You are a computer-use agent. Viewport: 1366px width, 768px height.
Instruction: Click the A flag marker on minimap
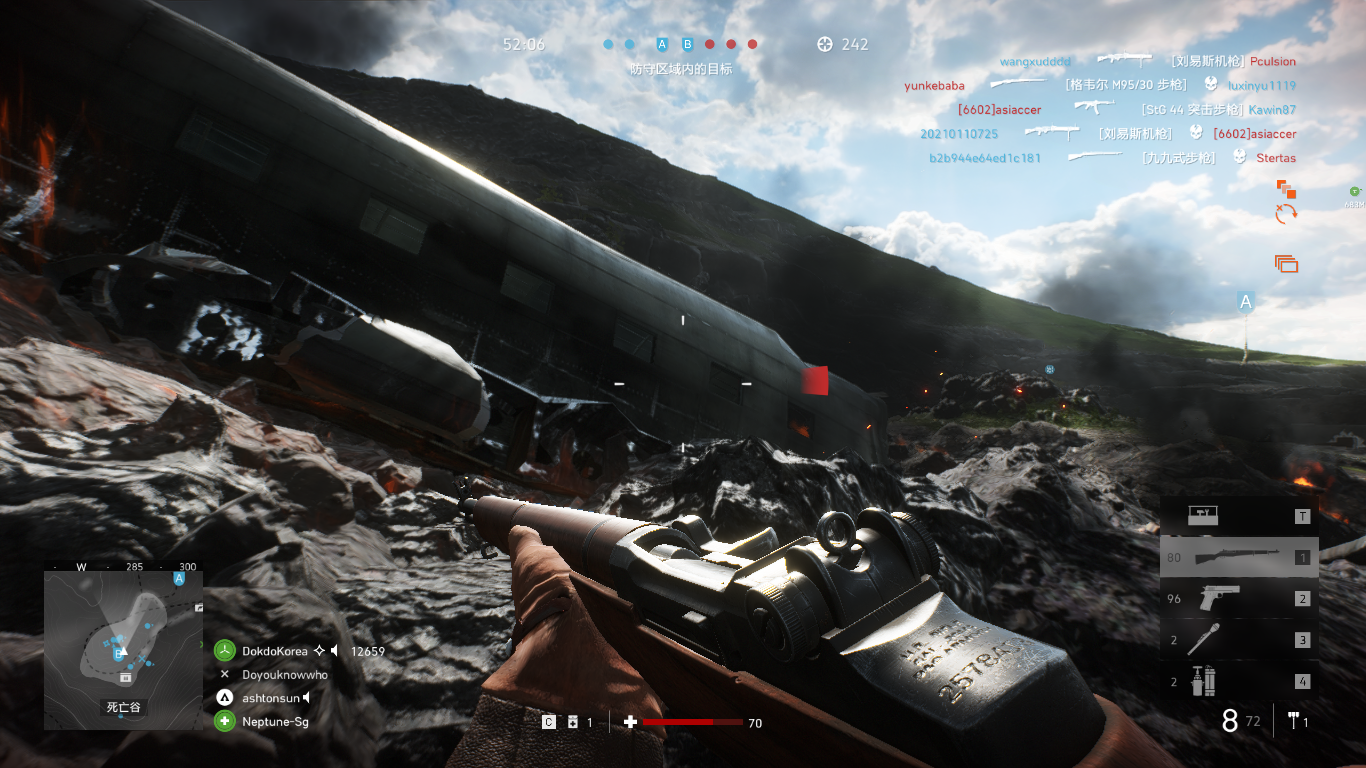[179, 579]
